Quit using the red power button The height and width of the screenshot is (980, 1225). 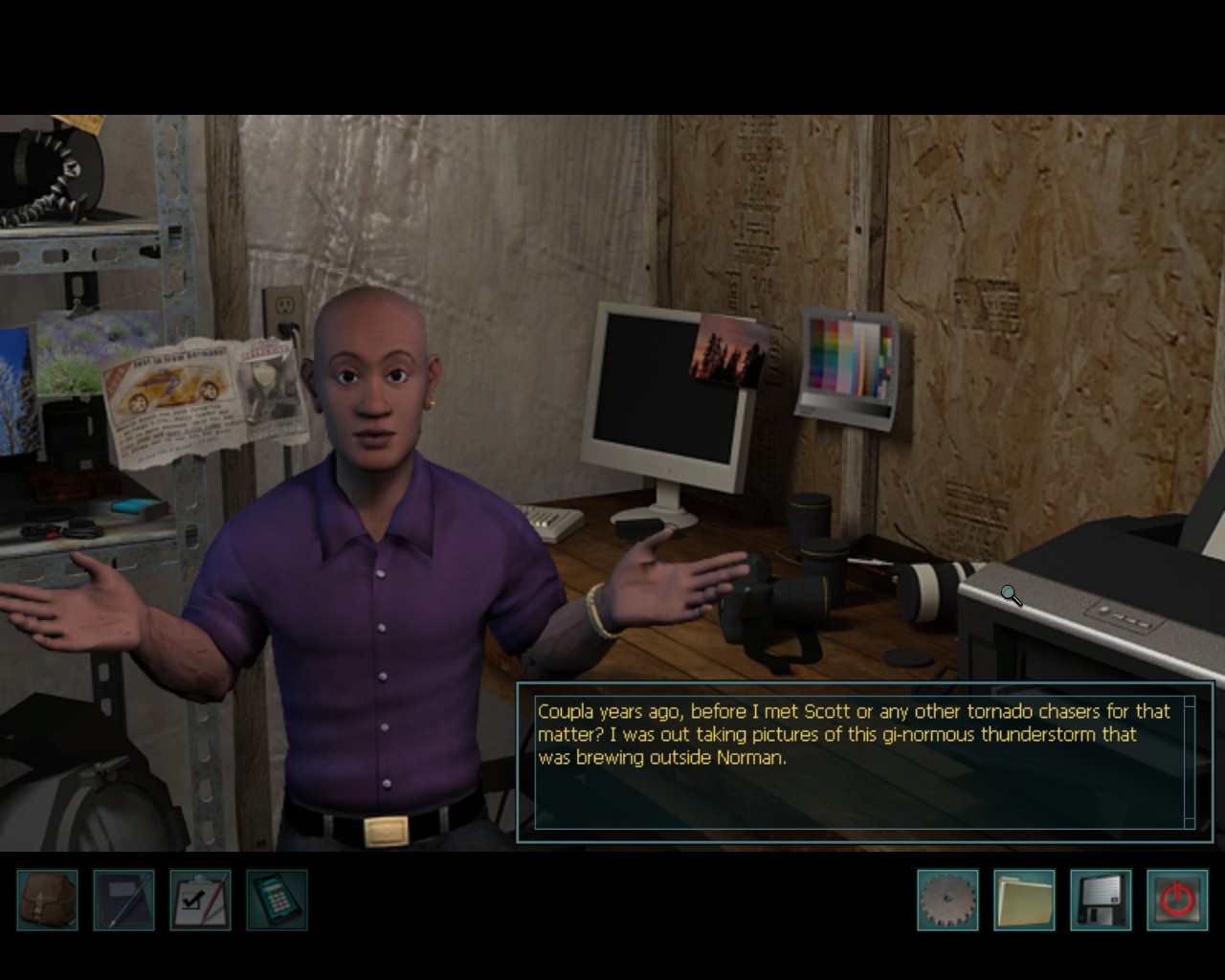(x=1177, y=900)
